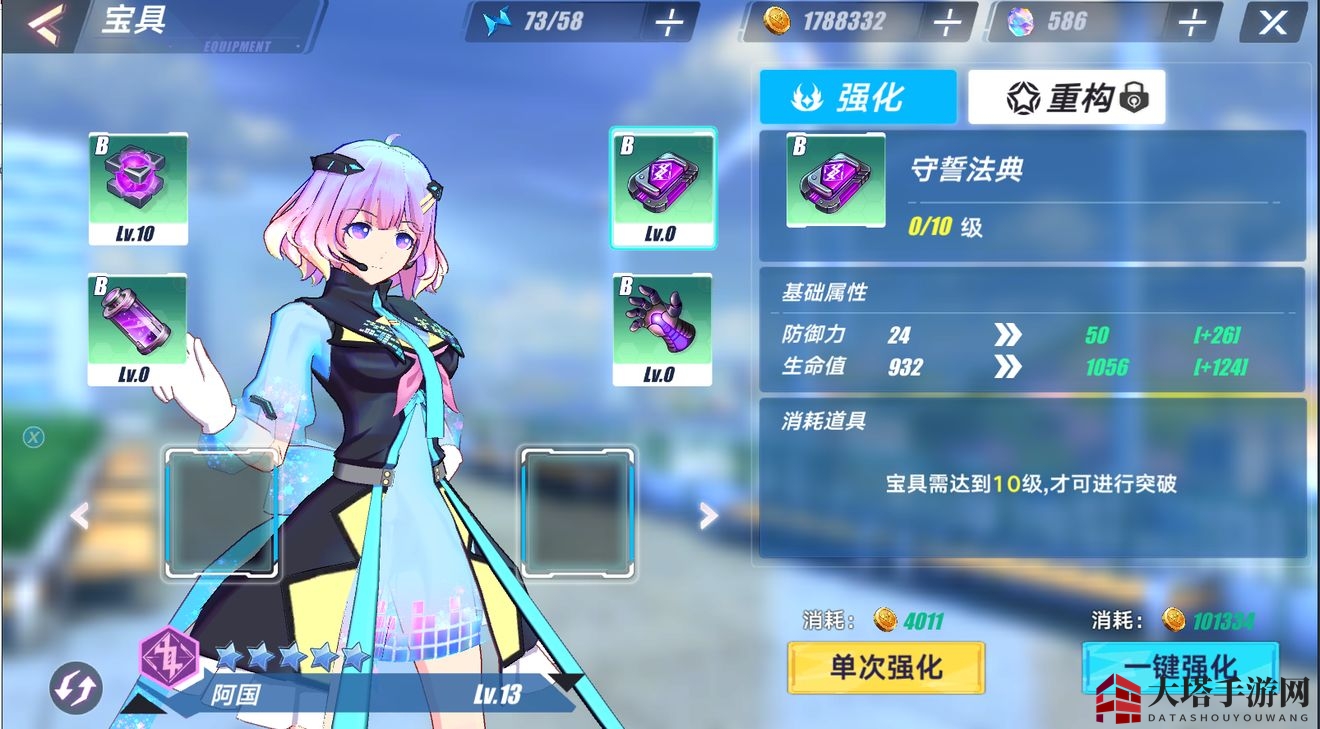Select the Lv.0 purple vial equipment
This screenshot has width=1320, height=729.
point(139,330)
